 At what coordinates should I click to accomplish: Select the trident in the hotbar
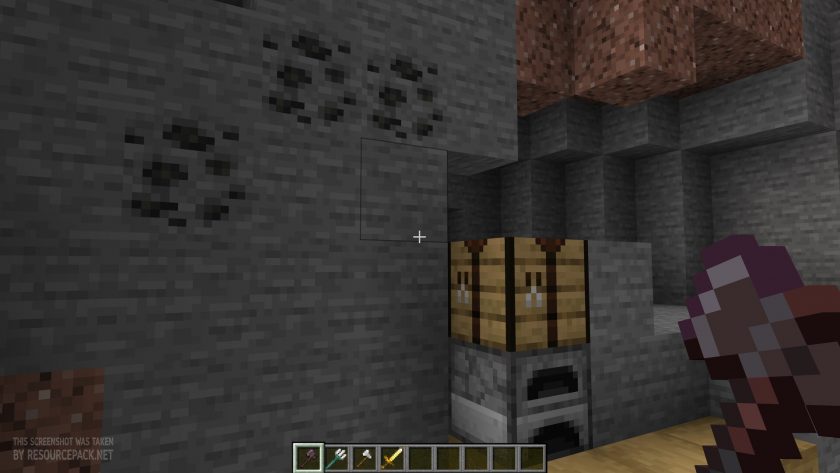click(336, 456)
